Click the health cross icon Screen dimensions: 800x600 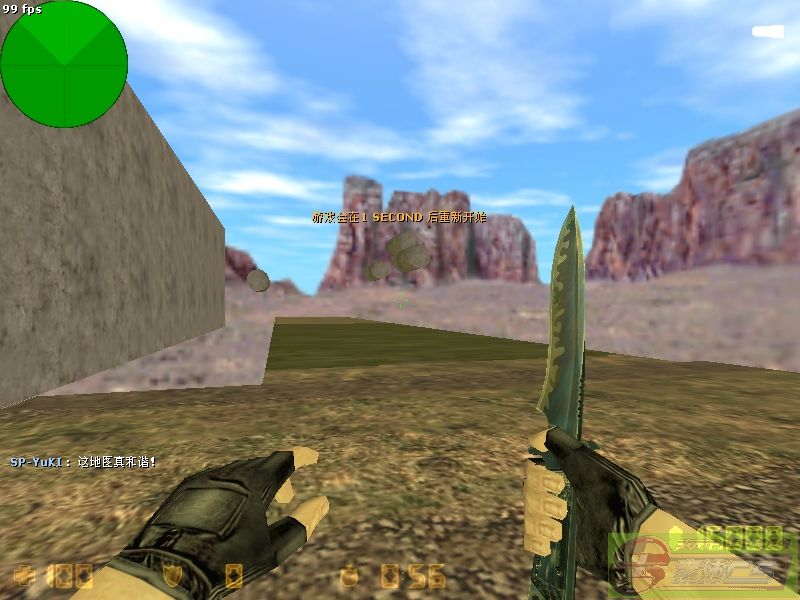pos(24,575)
